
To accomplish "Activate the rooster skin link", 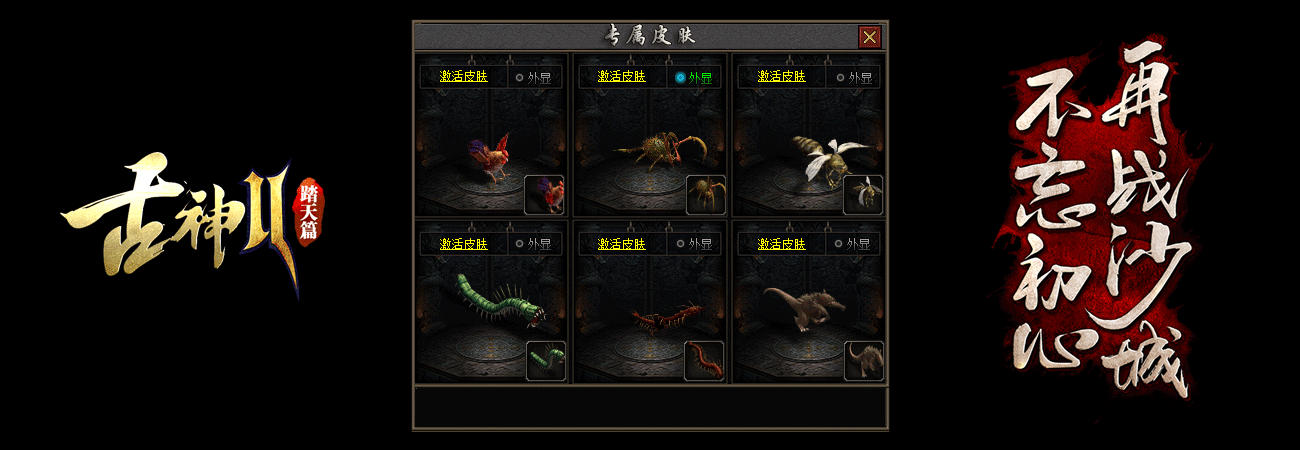I will coord(464,76).
